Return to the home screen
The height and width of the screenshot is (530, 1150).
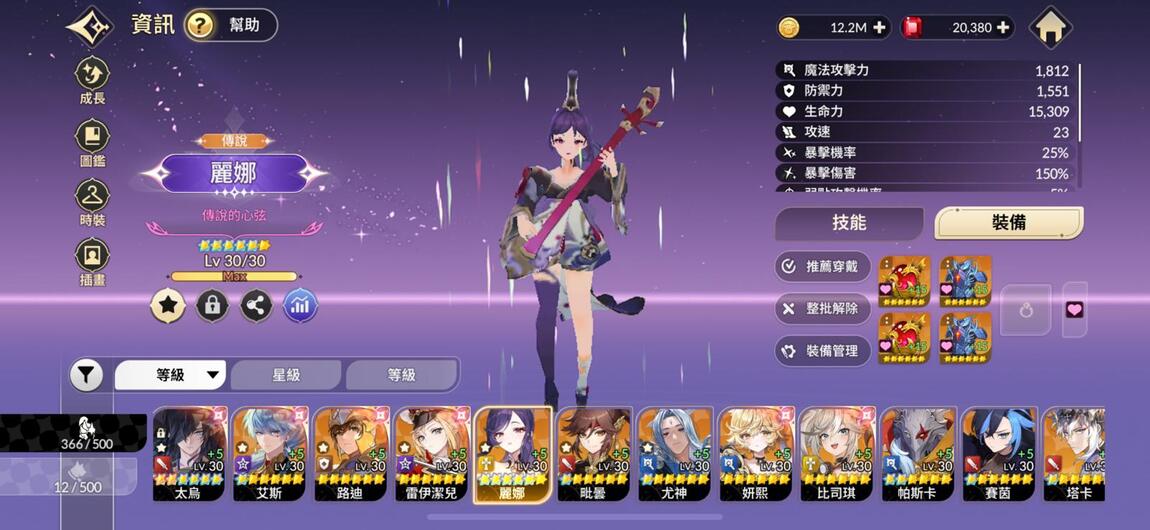[1050, 27]
